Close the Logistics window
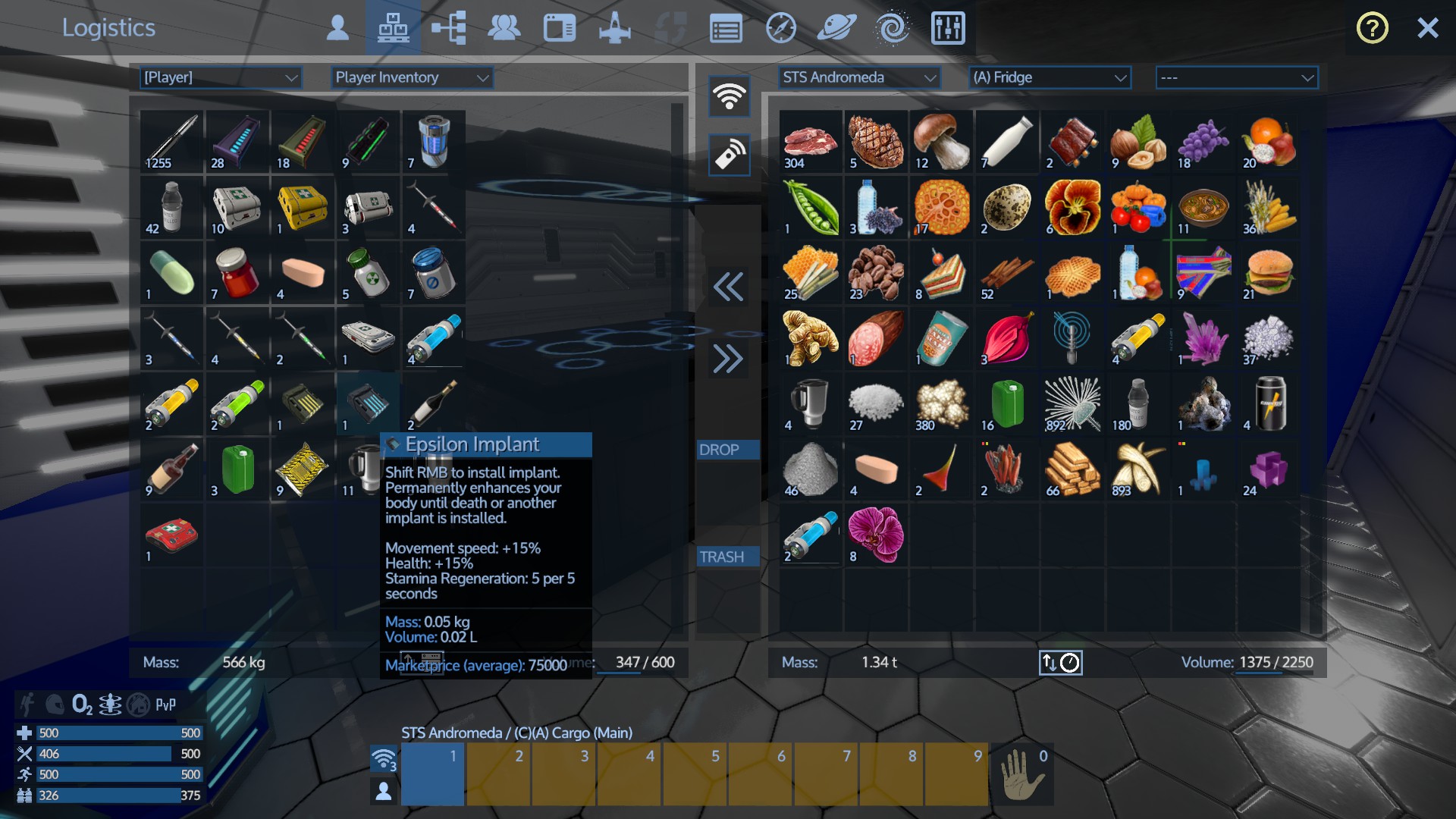Screen dimensions: 1456x819 1427,29
